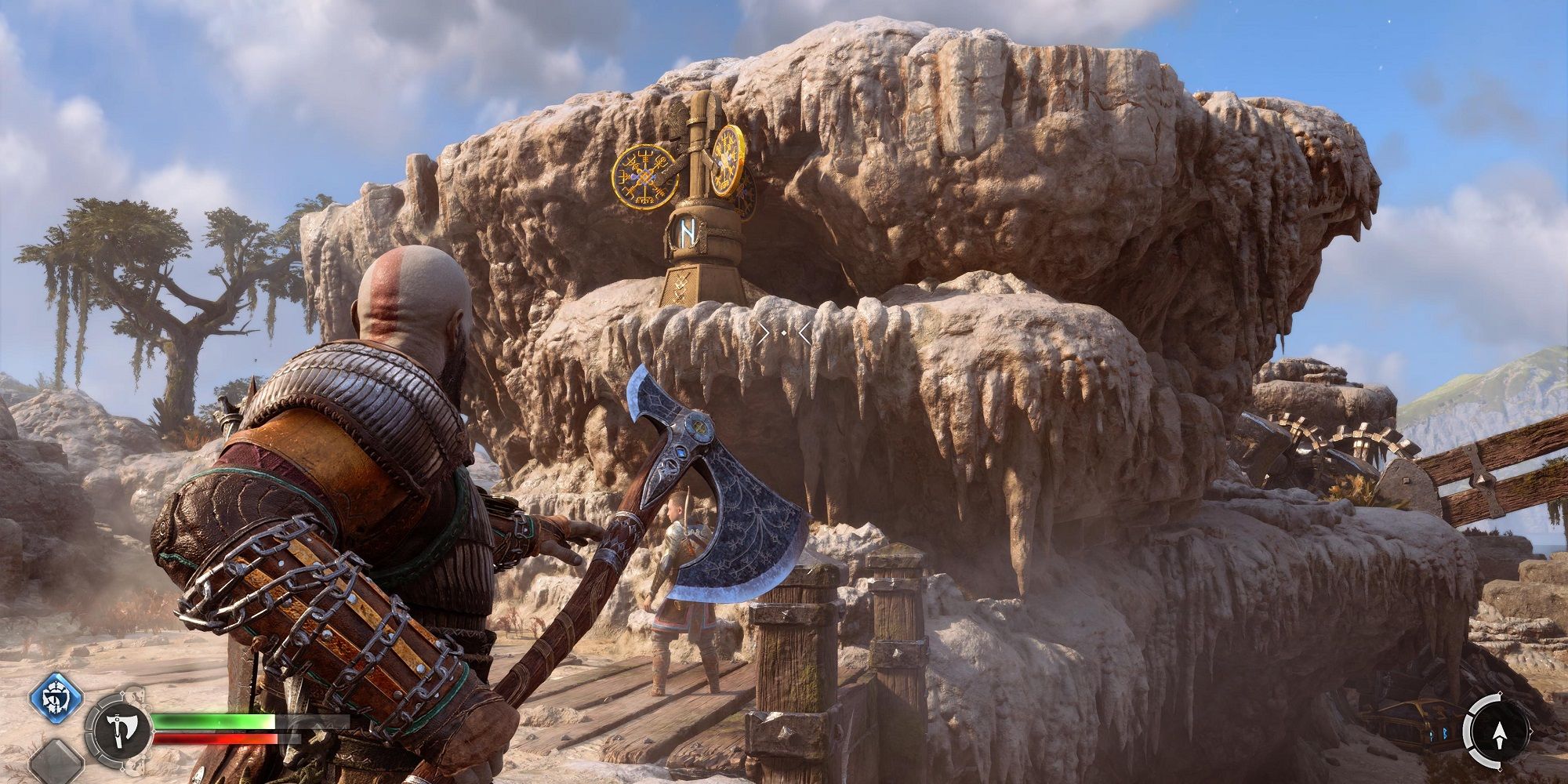Click the skull ornament on the weapon wheel
The image size is (1568, 784).
tap(137, 695)
